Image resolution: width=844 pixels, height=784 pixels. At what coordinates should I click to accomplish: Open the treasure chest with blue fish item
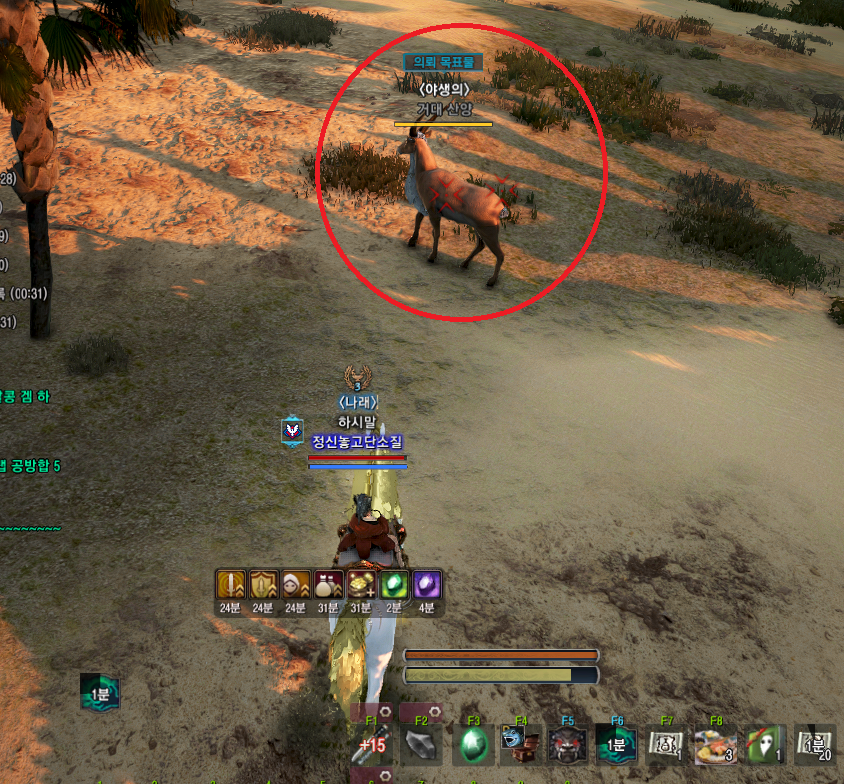520,745
